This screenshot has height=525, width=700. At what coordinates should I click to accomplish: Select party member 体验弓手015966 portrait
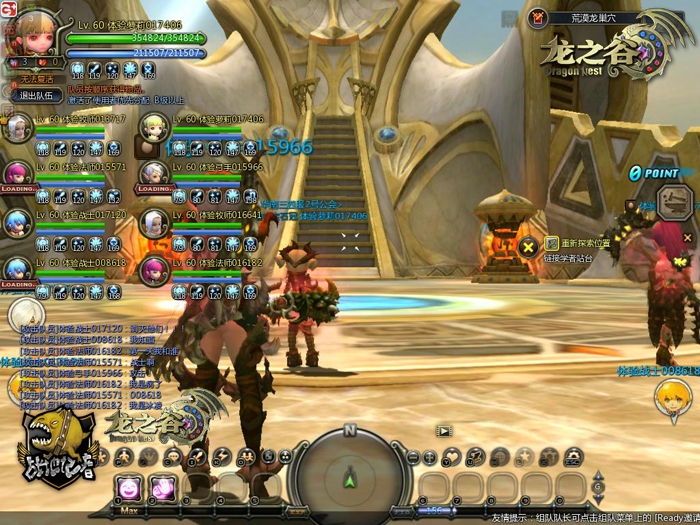154,174
